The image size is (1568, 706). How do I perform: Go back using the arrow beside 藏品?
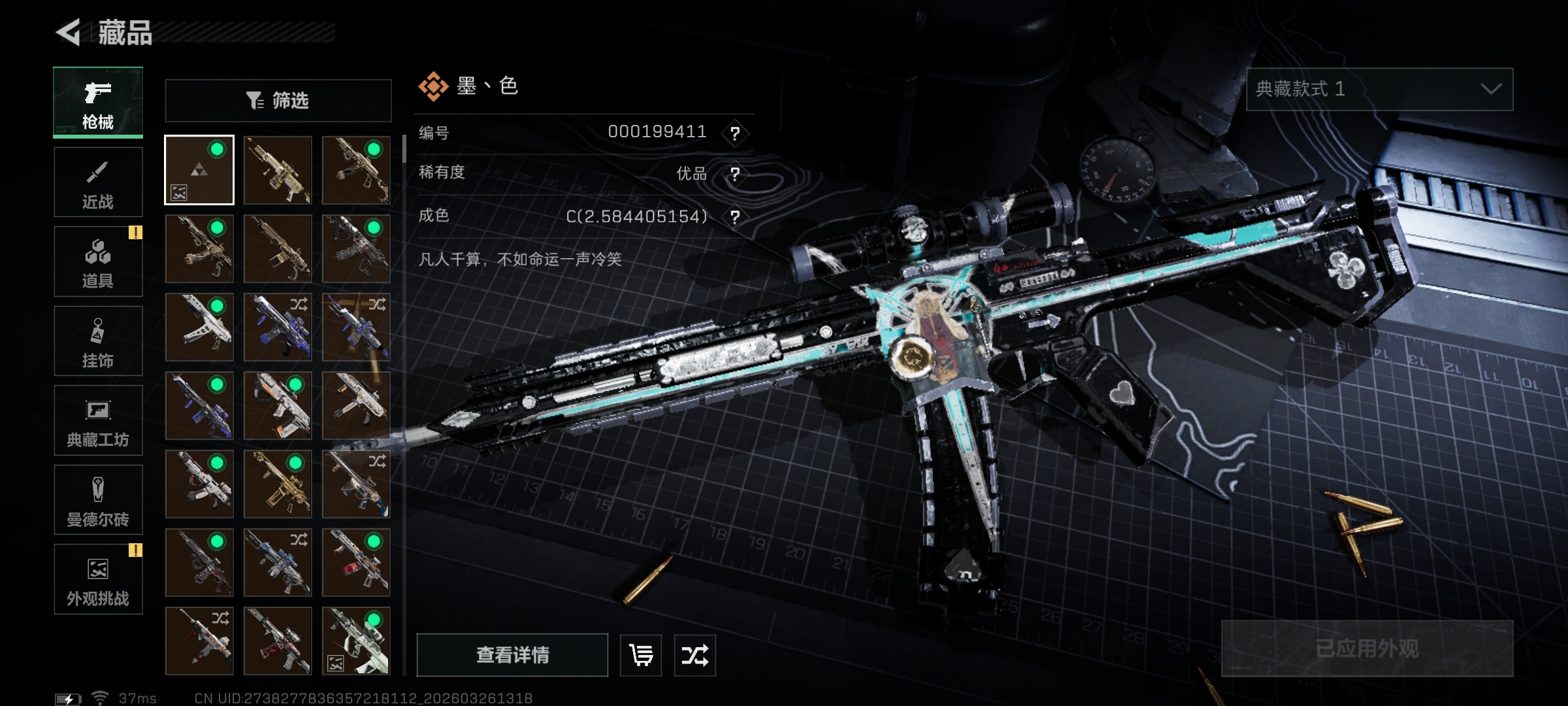click(69, 32)
